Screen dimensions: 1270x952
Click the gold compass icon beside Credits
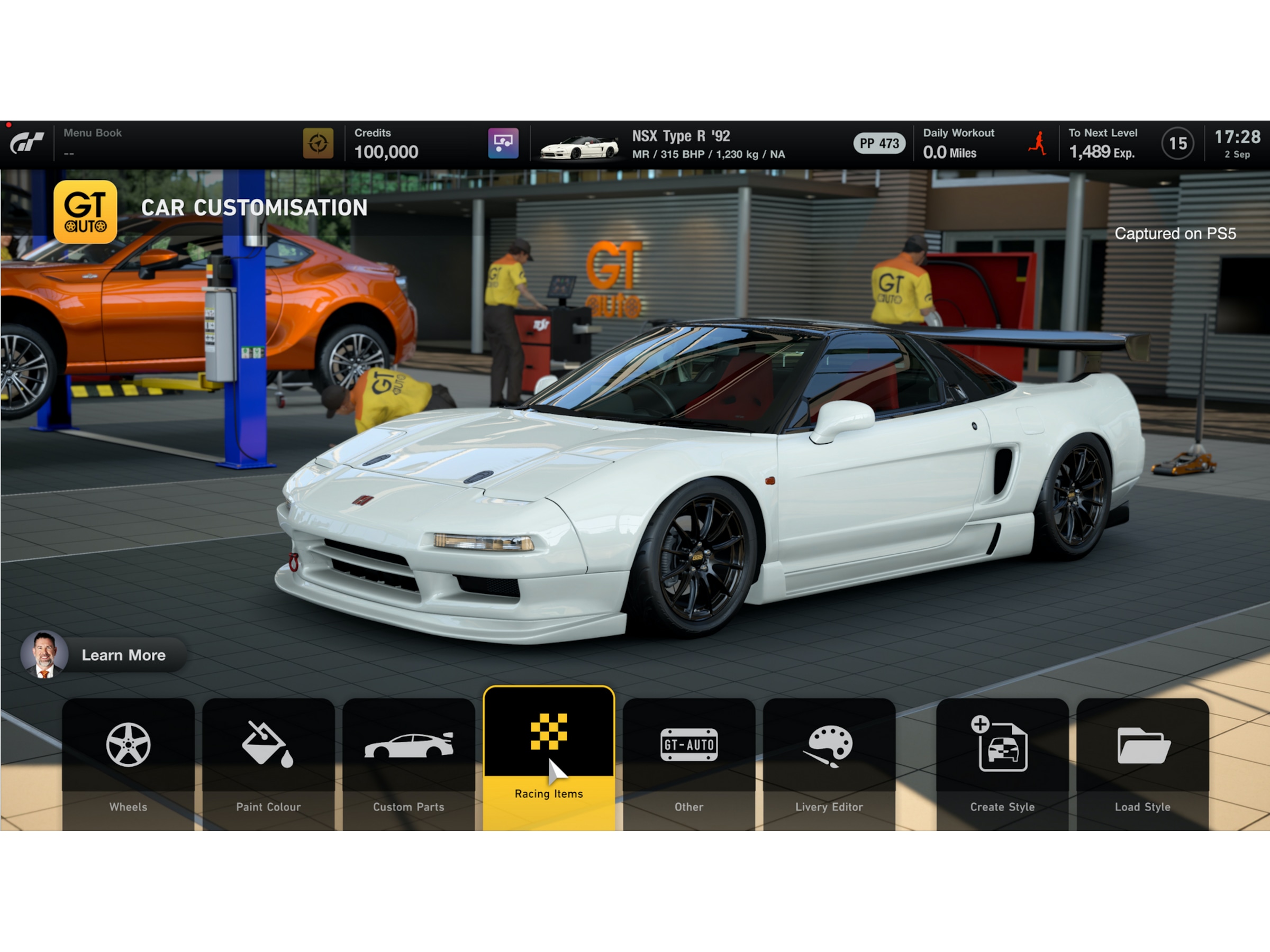[317, 143]
